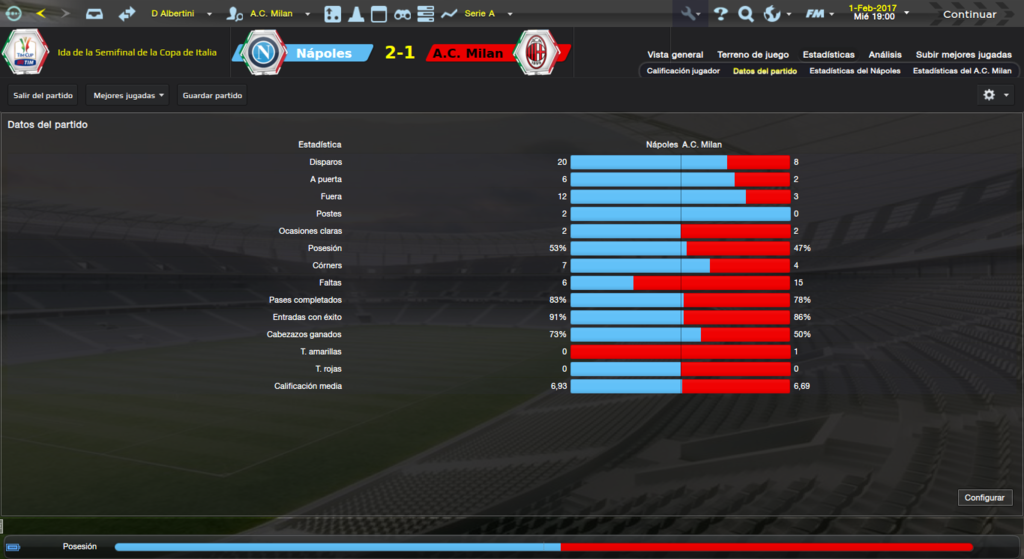Click the magnifying glass search icon
Screen dimensions: 1024x559
[745, 14]
